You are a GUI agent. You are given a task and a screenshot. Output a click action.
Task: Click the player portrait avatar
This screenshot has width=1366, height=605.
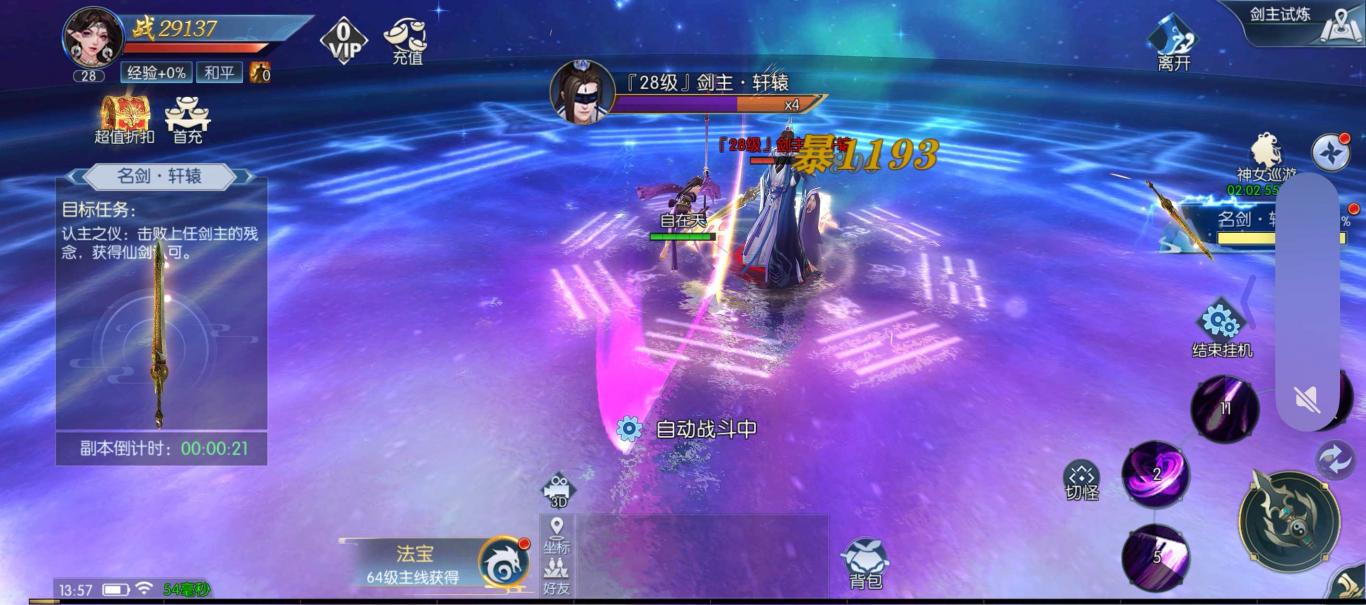click(92, 38)
